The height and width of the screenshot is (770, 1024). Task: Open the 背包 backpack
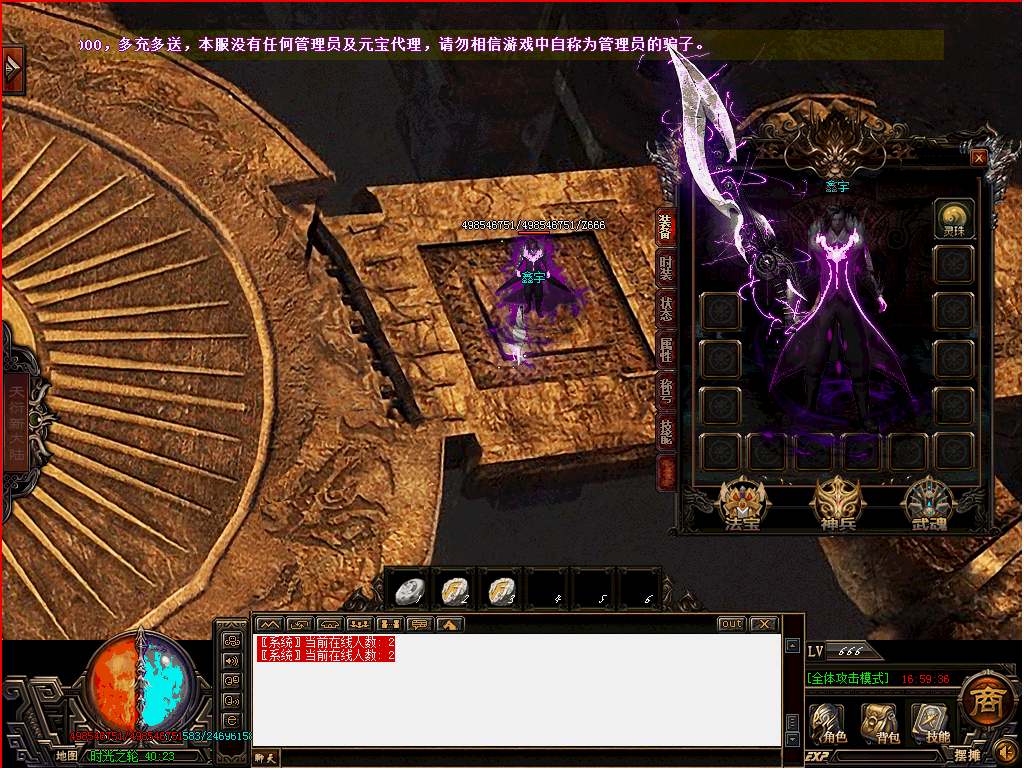(x=880, y=724)
